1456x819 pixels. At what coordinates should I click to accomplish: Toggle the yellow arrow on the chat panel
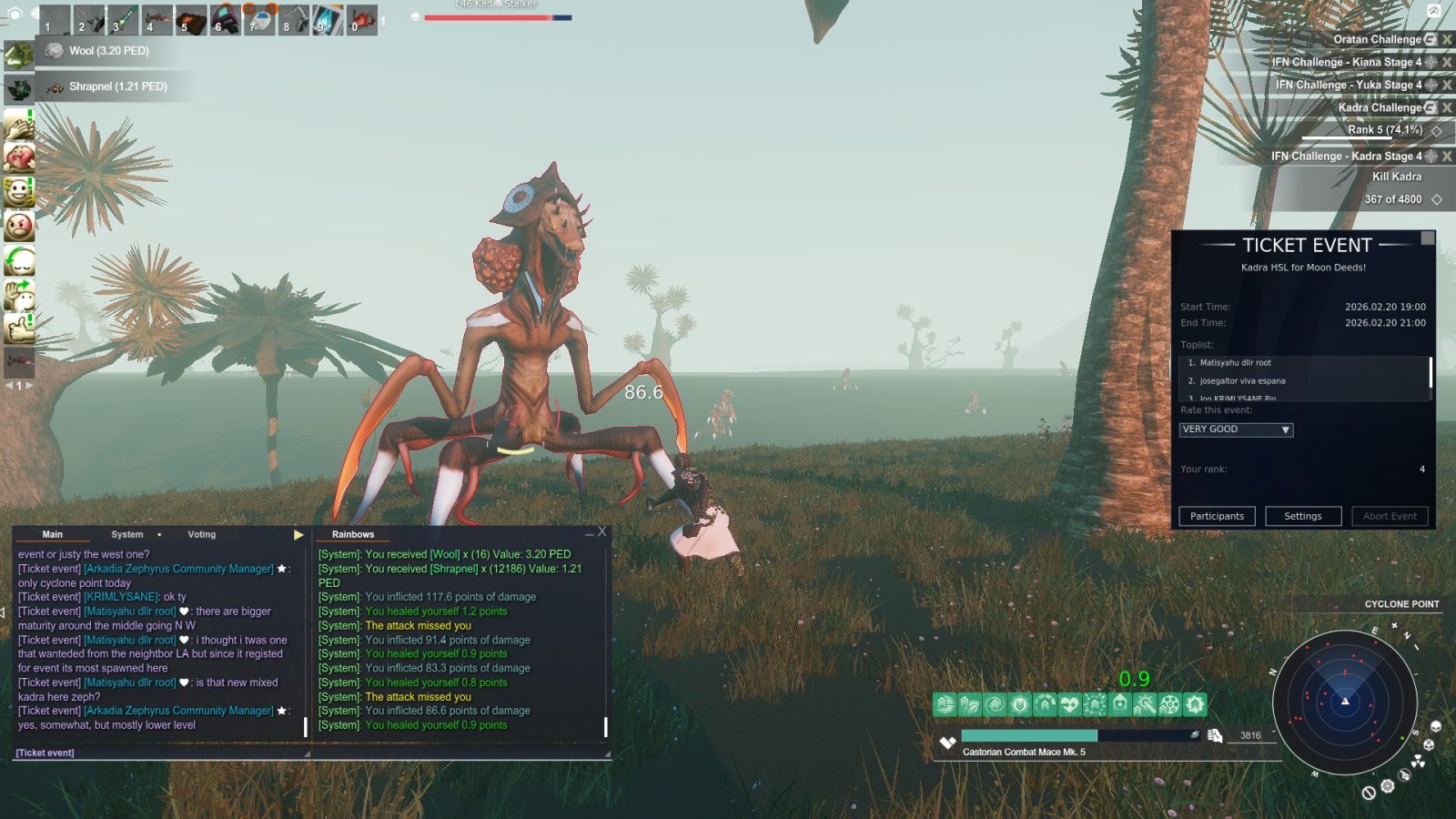[298, 535]
